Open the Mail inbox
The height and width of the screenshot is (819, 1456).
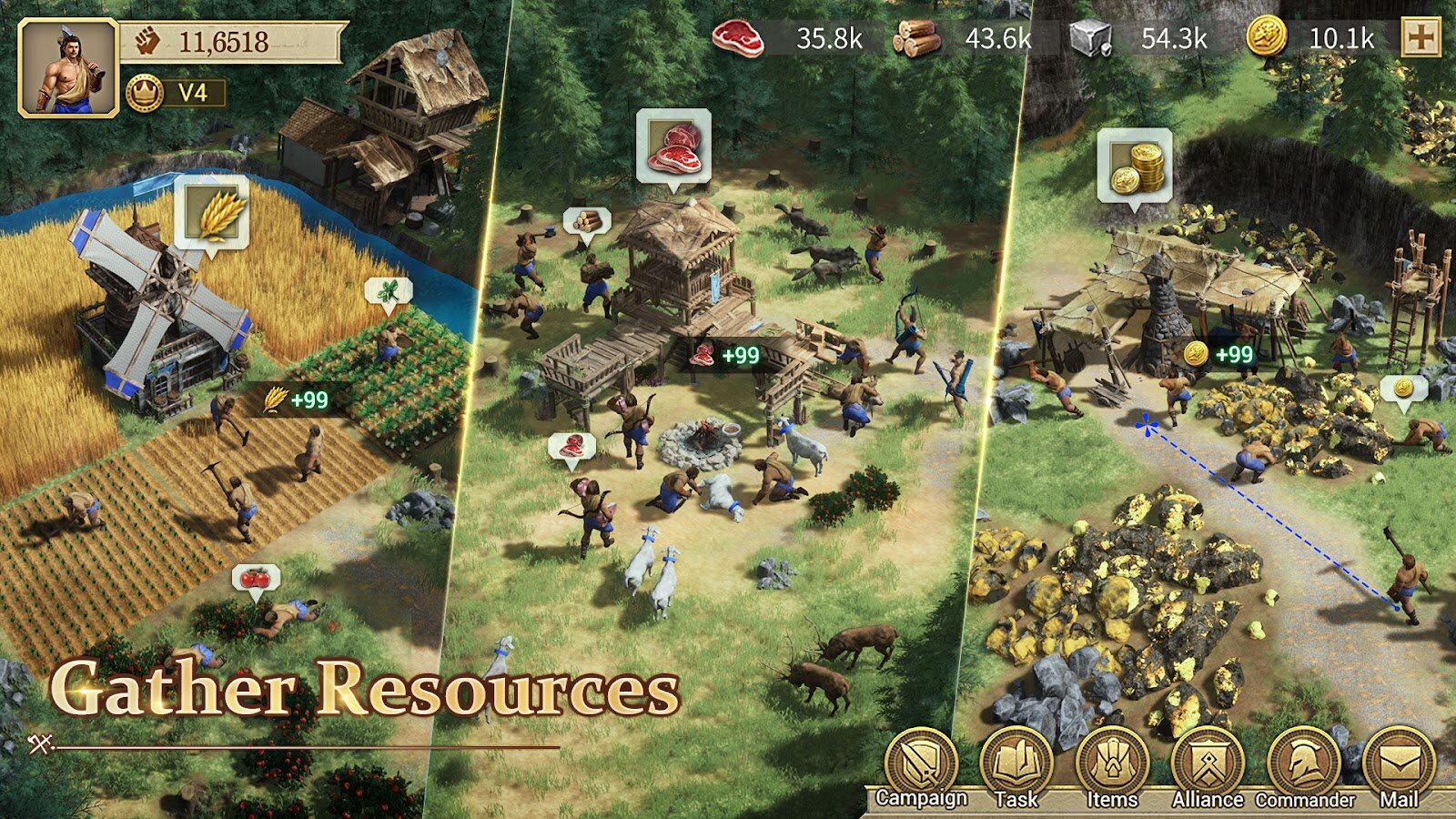(1399, 764)
